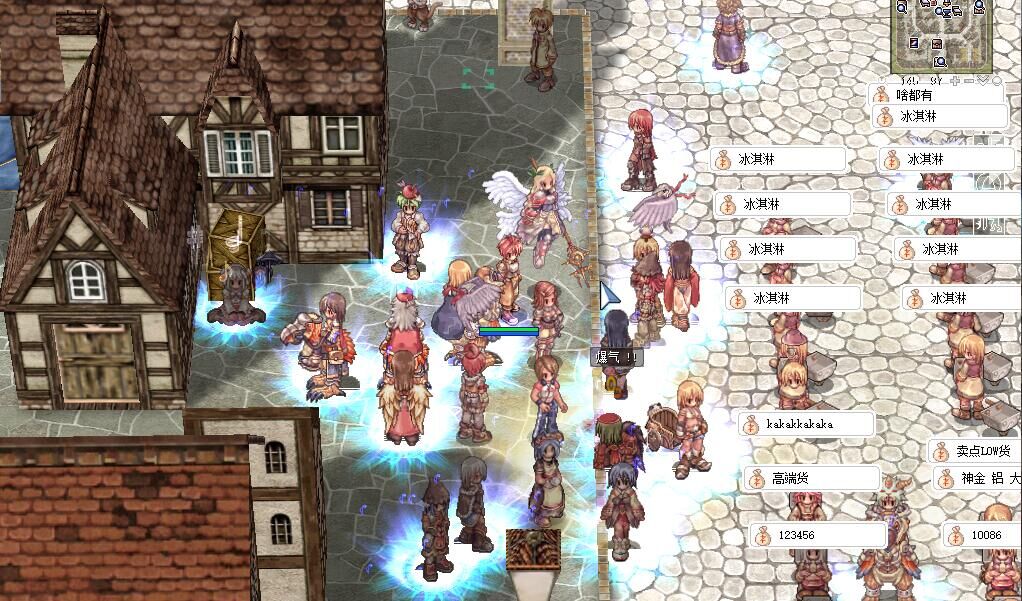The image size is (1022, 601).
Task: Open the kakakkakaka vending shop
Action: (x=805, y=424)
